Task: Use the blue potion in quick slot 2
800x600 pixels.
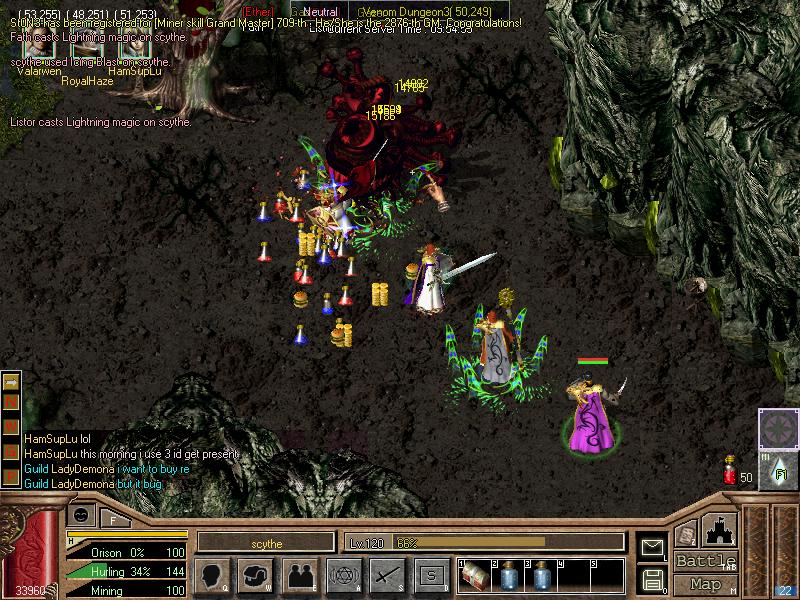Action: coord(510,577)
